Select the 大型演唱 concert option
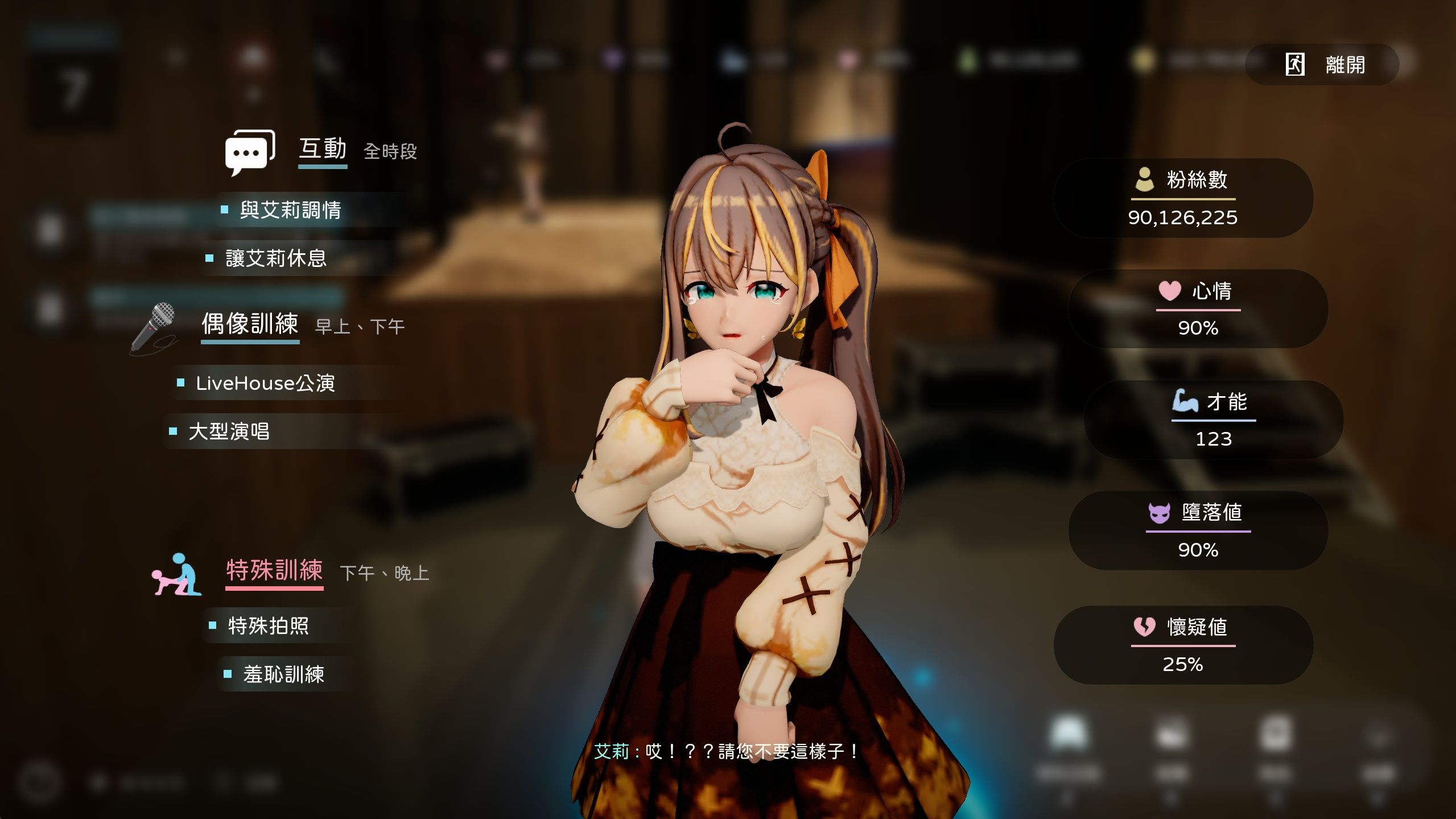Screen dimensions: 1456x819 [229, 431]
